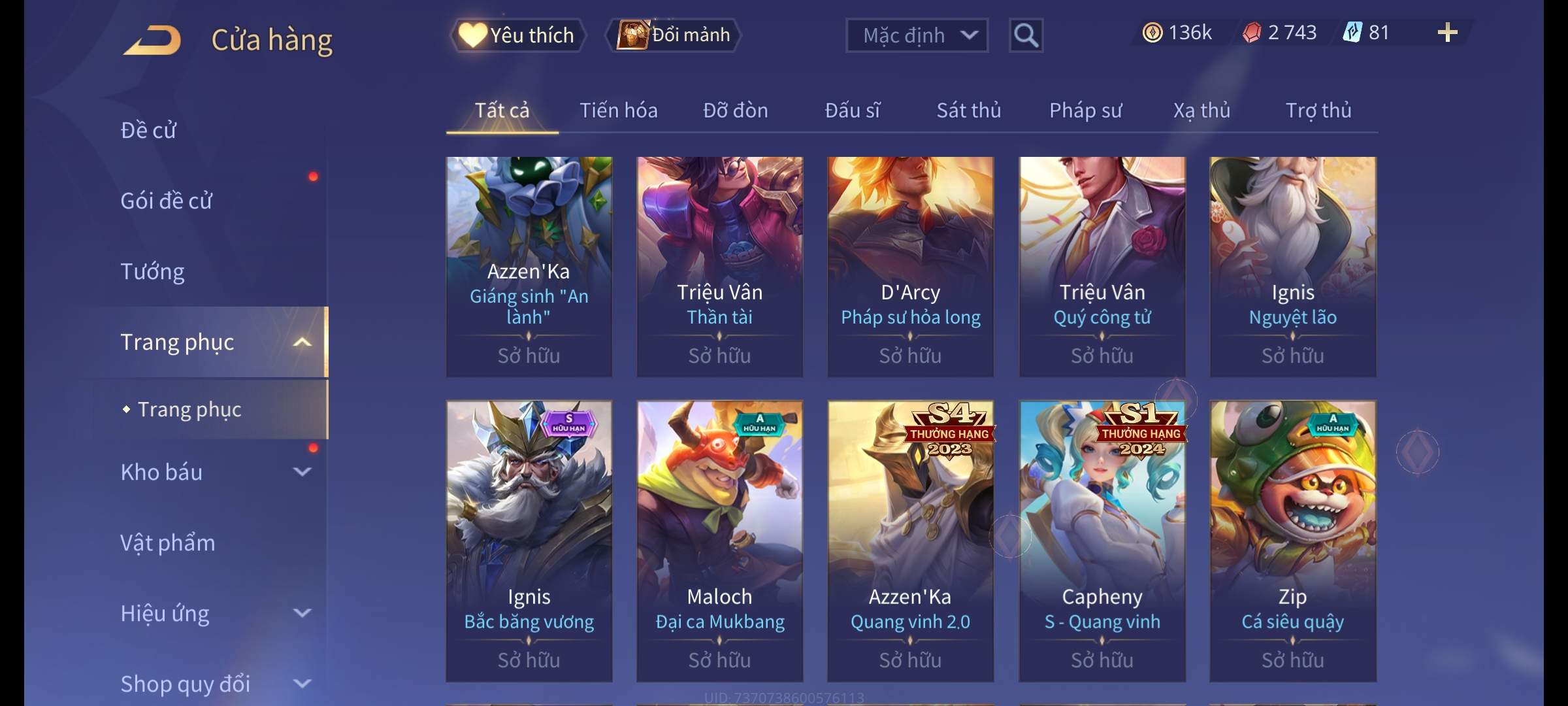
Task: Show the Sát thủ skins tab
Action: click(x=968, y=110)
